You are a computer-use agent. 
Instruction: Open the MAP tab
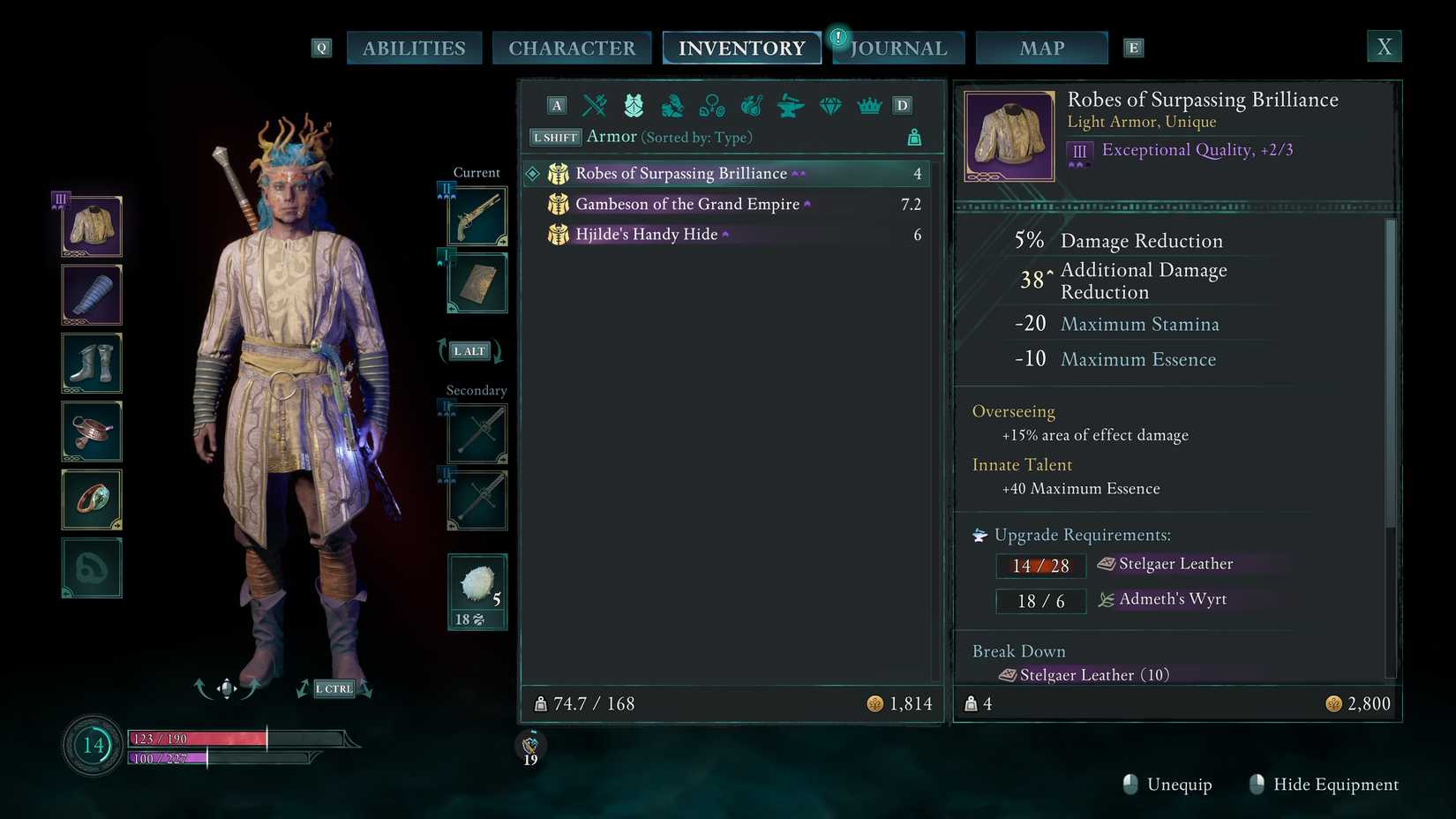click(x=1041, y=48)
